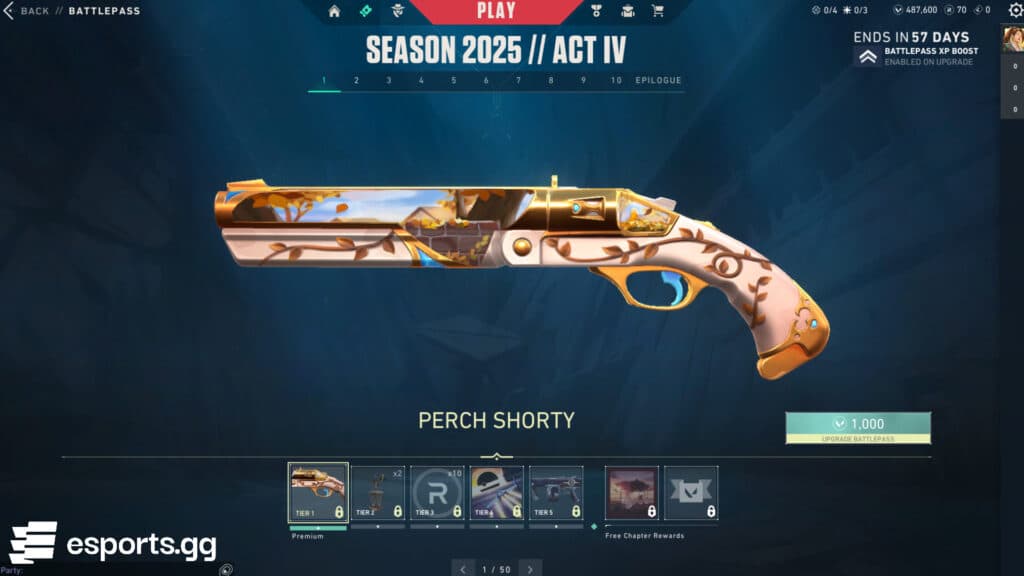Select the free Valorant logo reward tile

[x=691, y=492]
